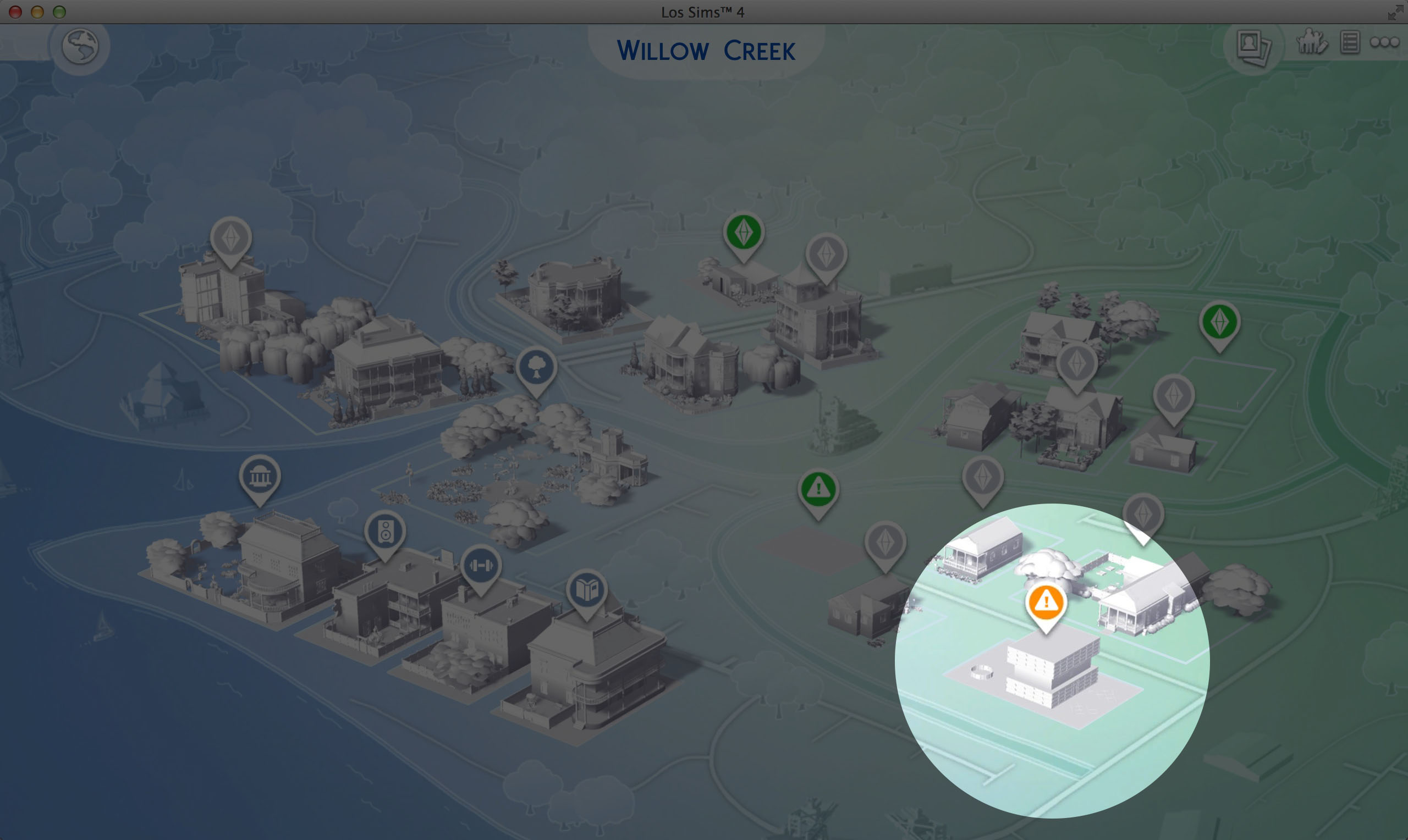
Task: Click the green warning lot pin
Action: 818,490
